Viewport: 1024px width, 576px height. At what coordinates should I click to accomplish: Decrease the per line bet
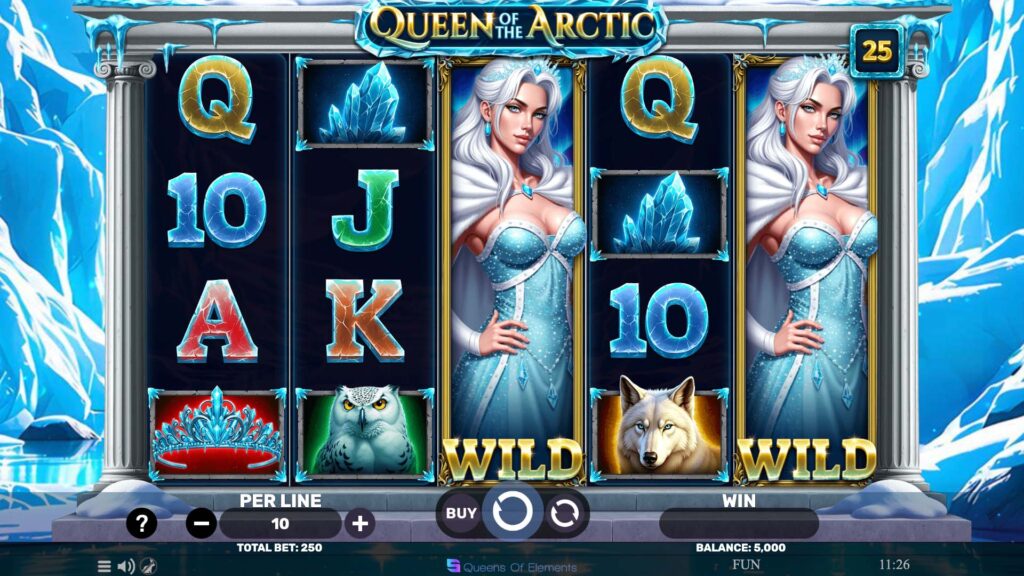(x=202, y=523)
